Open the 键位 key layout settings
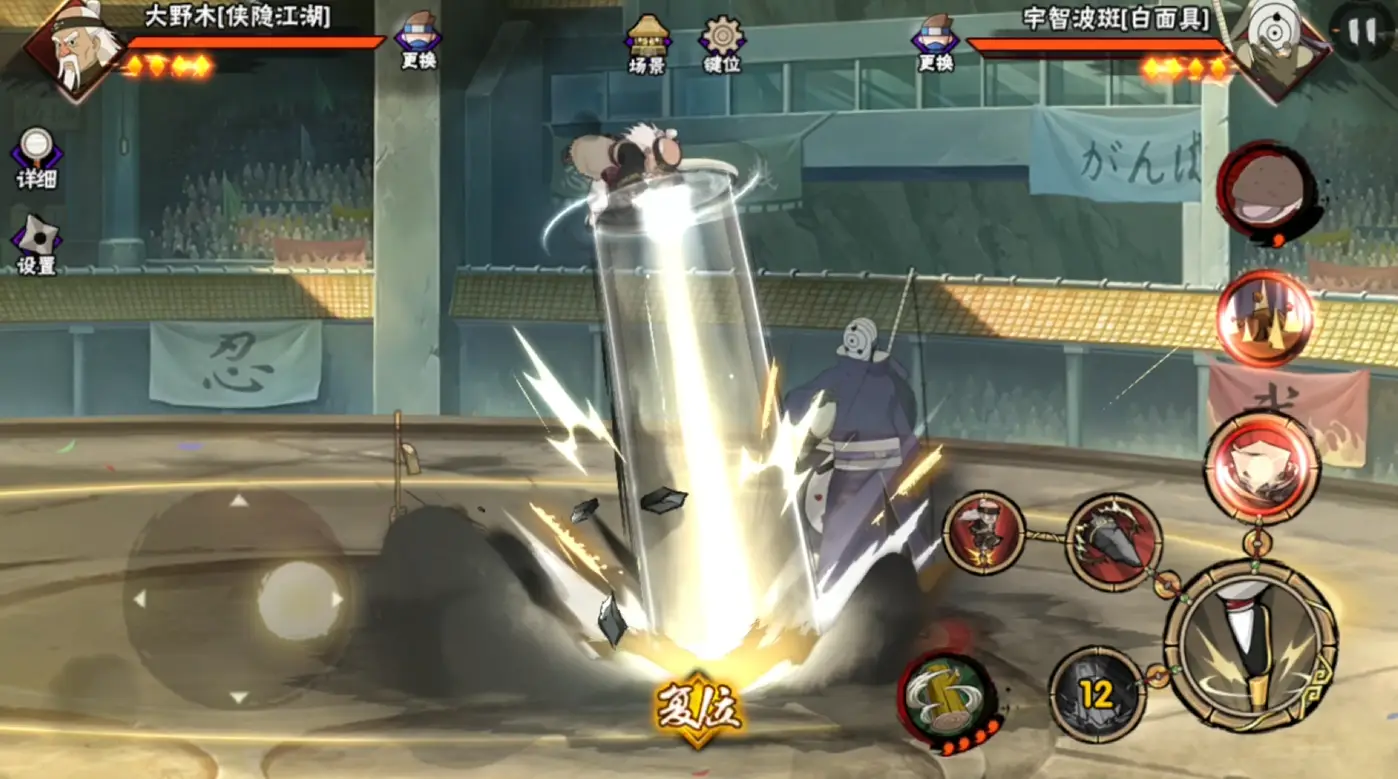The width and height of the screenshot is (1398, 779). [721, 44]
